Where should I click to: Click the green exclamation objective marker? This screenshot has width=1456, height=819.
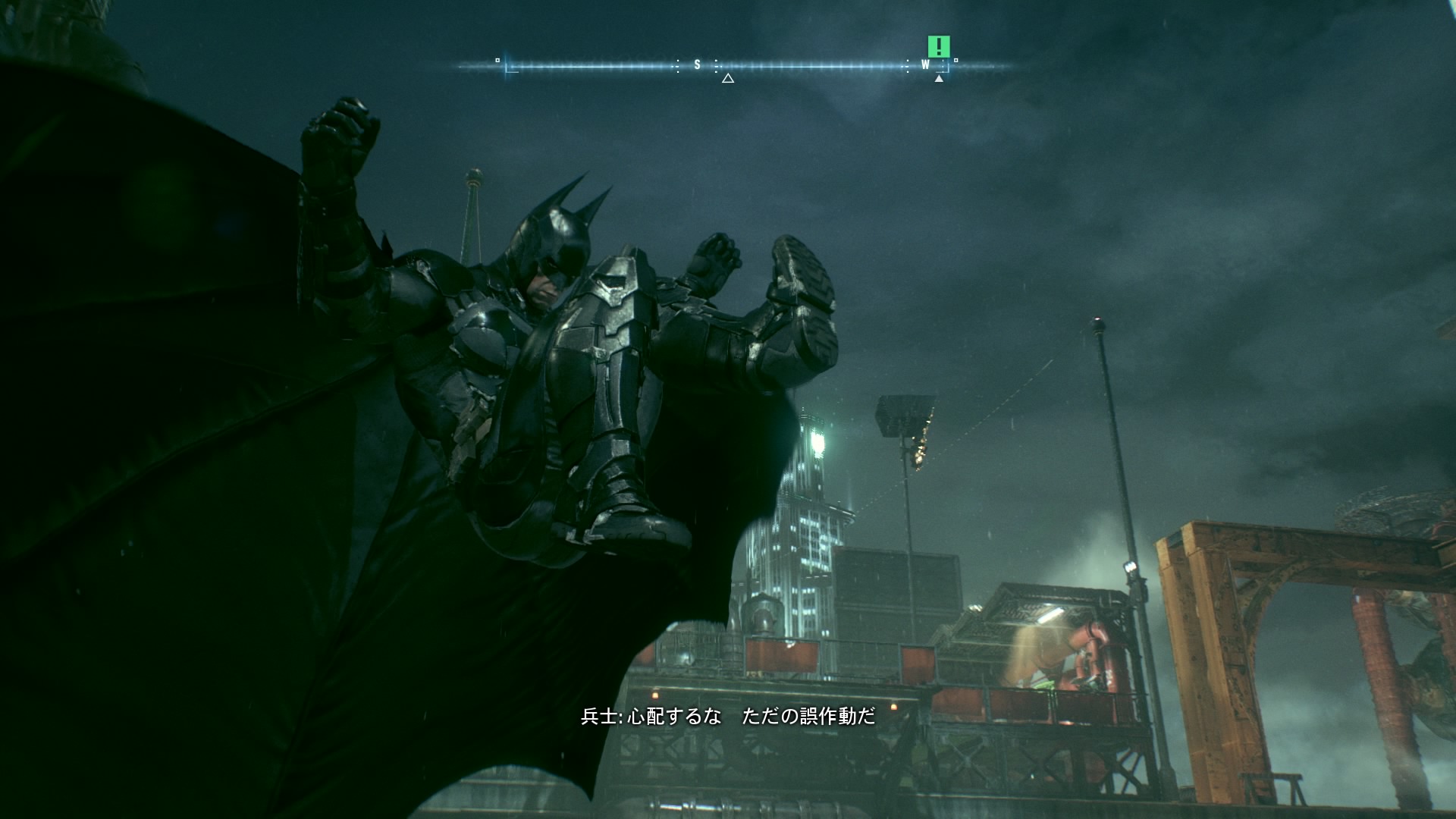pos(939,47)
